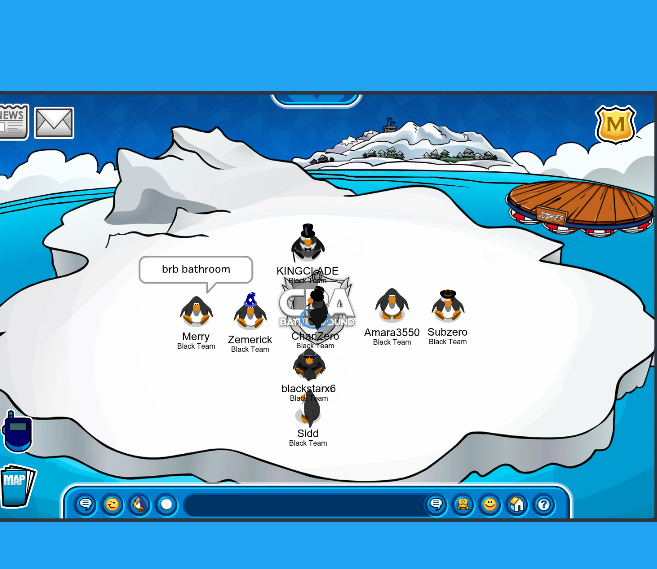
Task: Open the buddy list smiley icon
Action: [490, 505]
